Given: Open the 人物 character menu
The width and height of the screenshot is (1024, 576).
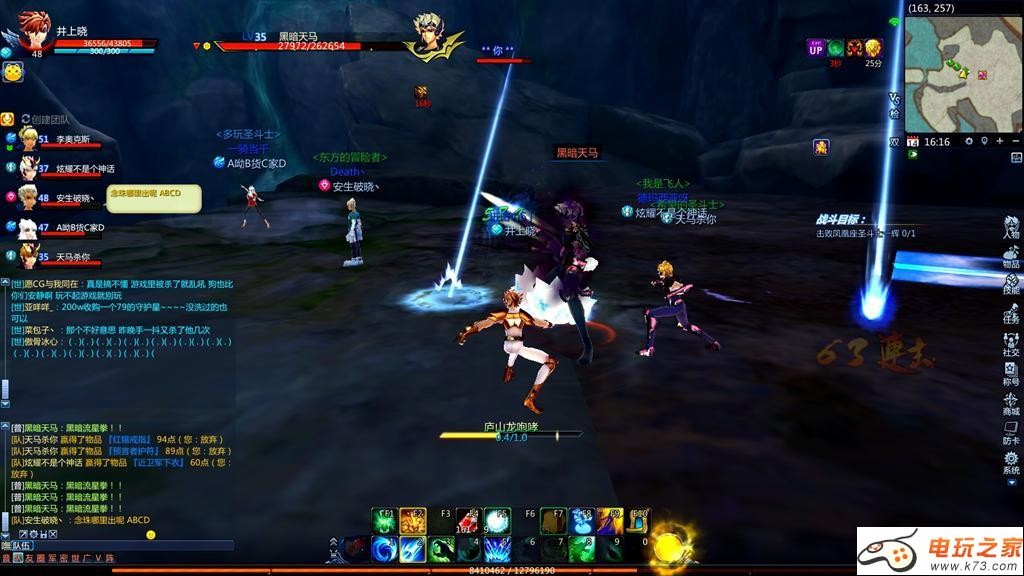Looking at the screenshot, I should click(1011, 228).
